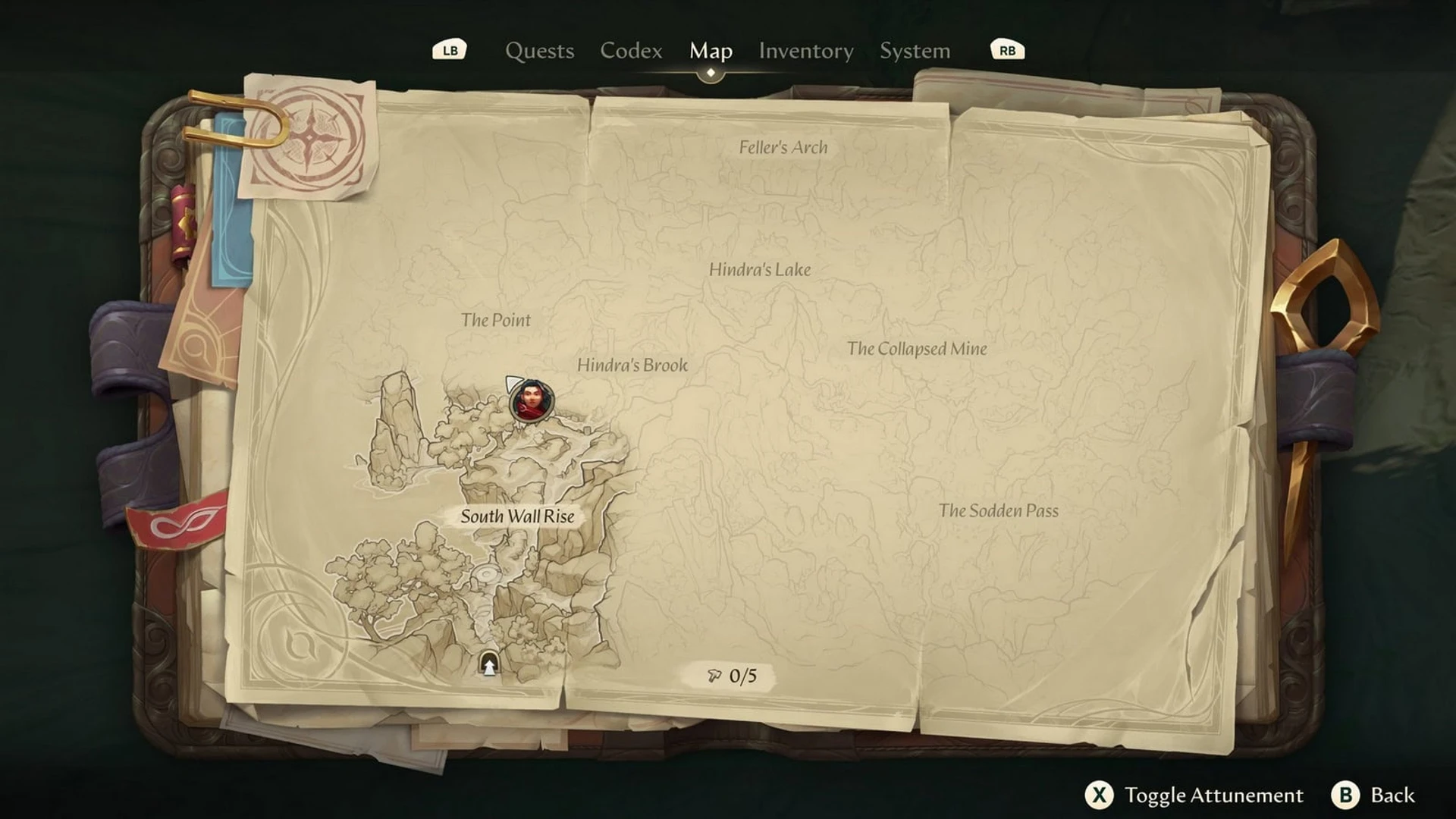Click the arched entrance marker below South Wall Rise

coord(489,664)
